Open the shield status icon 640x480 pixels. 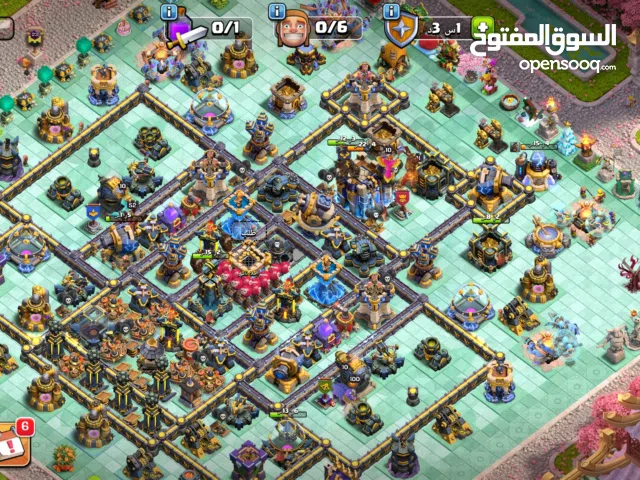[399, 31]
